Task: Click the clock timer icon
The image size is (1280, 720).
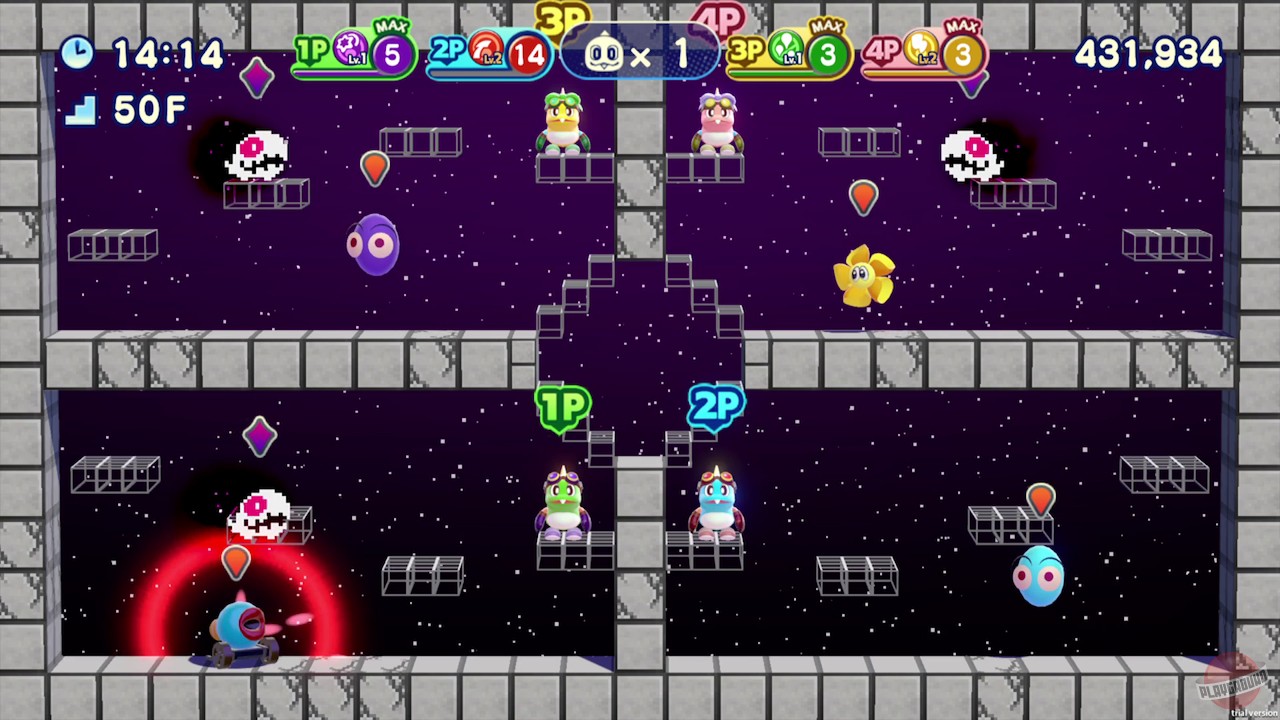Action: click(x=79, y=54)
